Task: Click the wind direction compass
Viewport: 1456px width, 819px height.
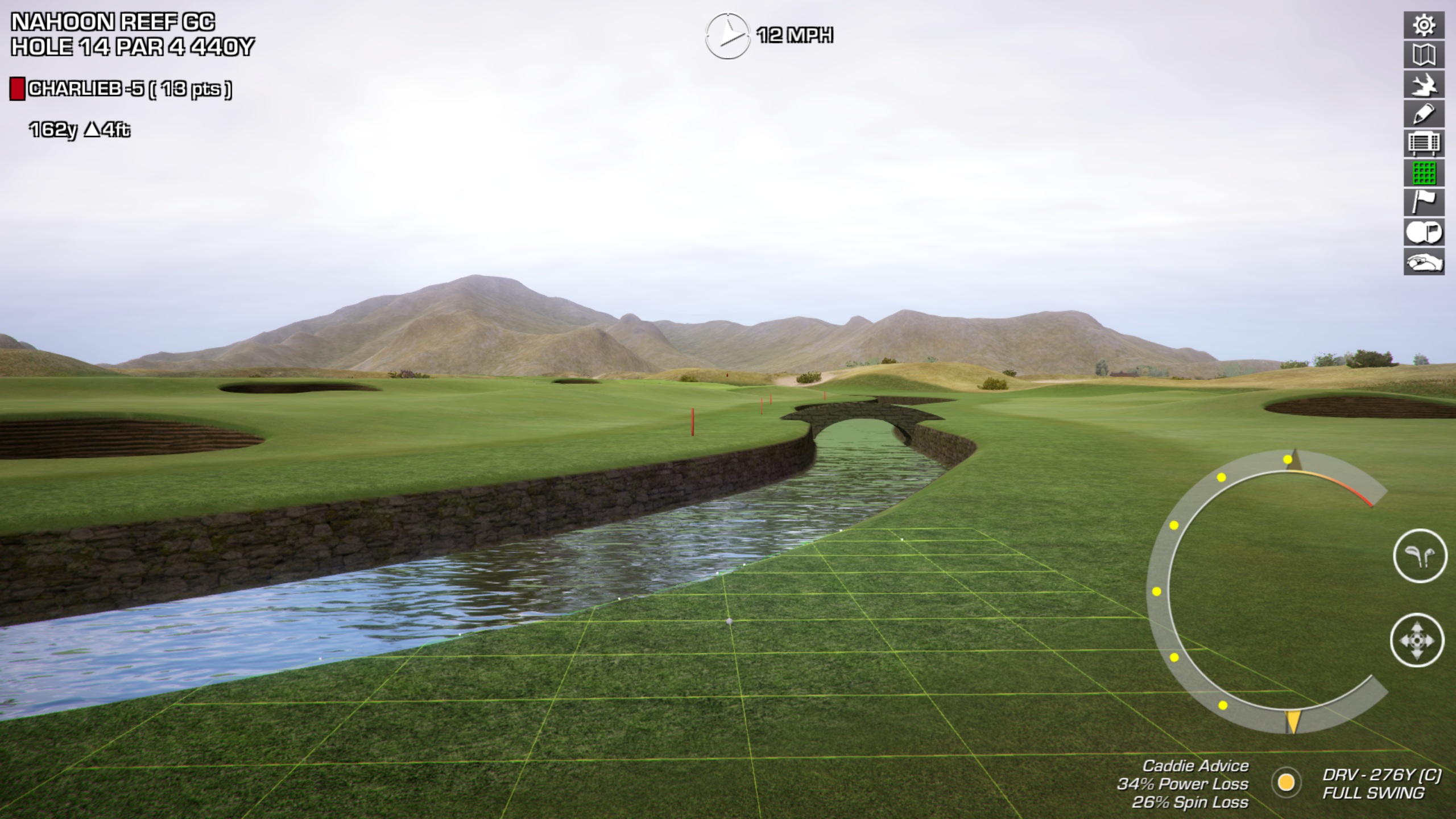Action: tap(727, 36)
